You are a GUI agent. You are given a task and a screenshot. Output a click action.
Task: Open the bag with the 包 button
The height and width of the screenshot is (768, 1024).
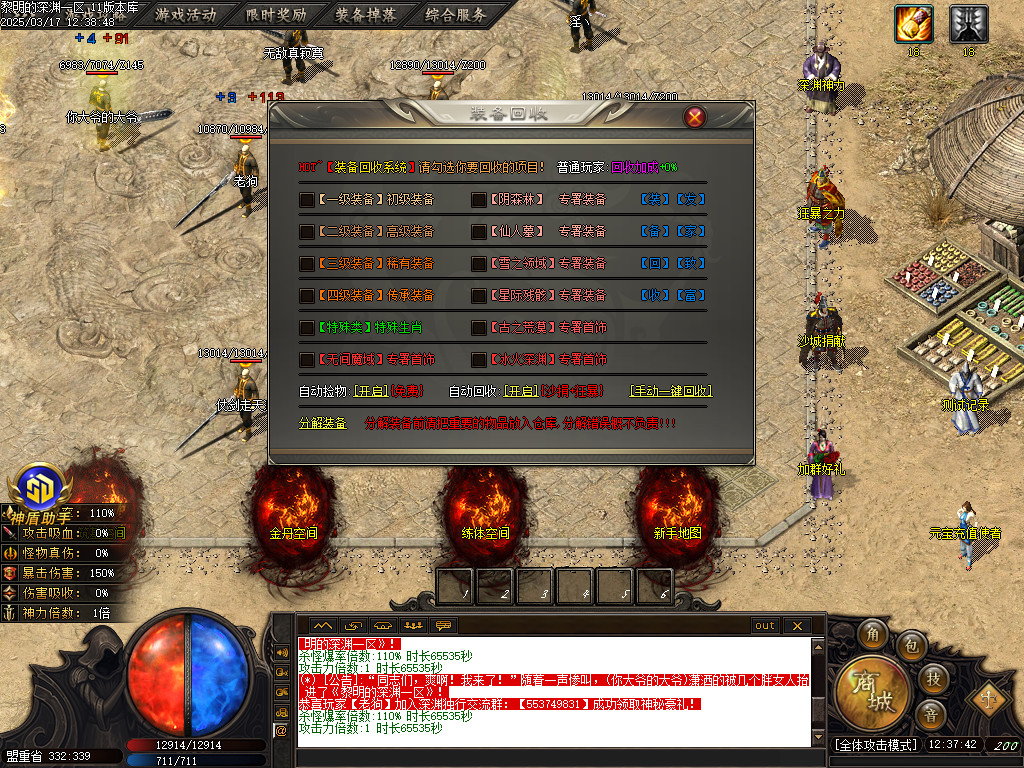(x=910, y=646)
